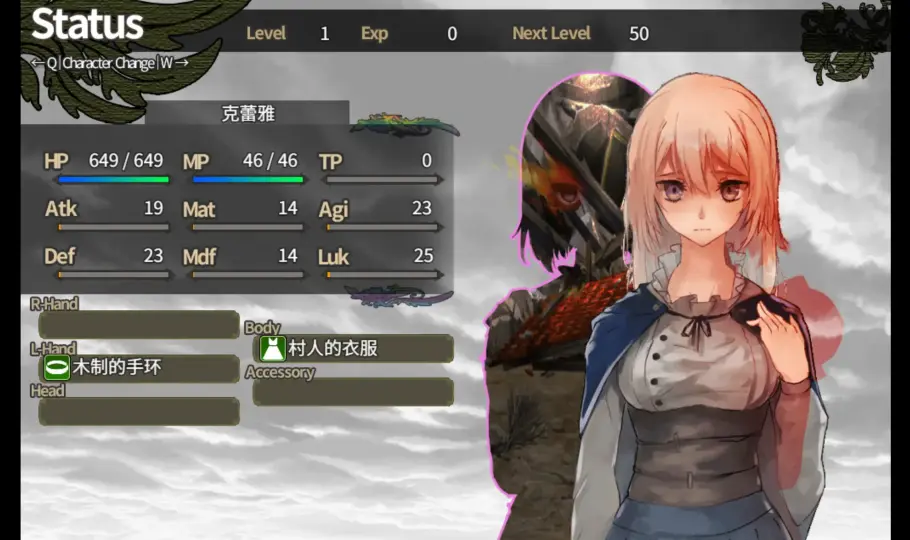Screen dimensions: 910x540
Task: Choose the empty Head equipment slot
Action: click(x=139, y=411)
